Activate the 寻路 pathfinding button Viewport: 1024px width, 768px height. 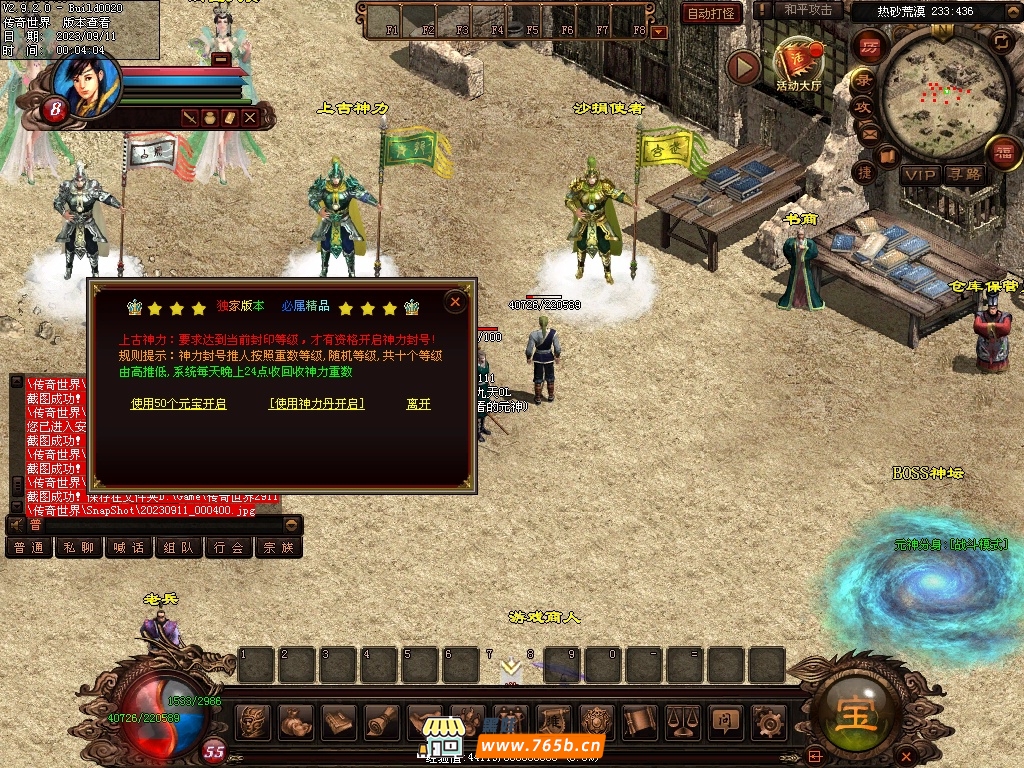(x=964, y=175)
